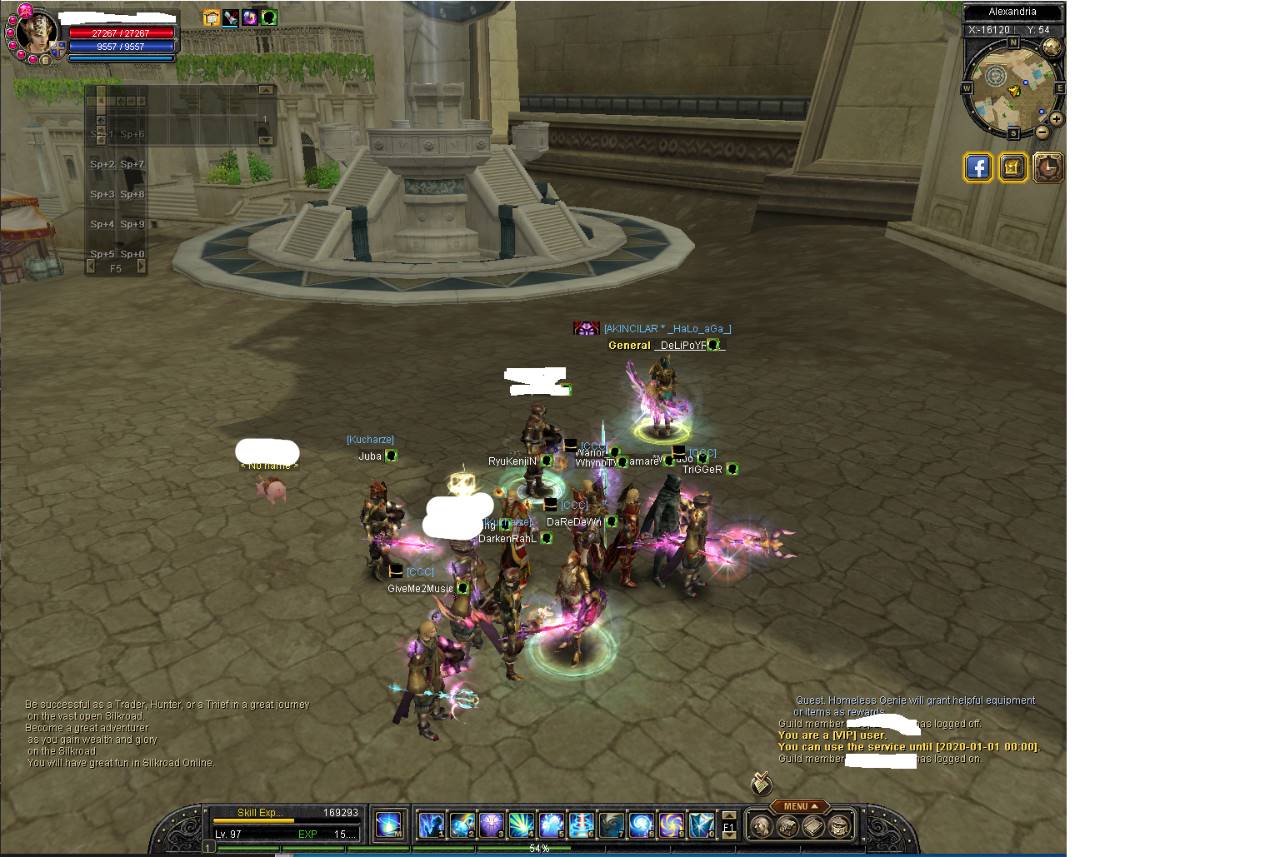Click the yellow signboard buff icon

pyautogui.click(x=211, y=17)
